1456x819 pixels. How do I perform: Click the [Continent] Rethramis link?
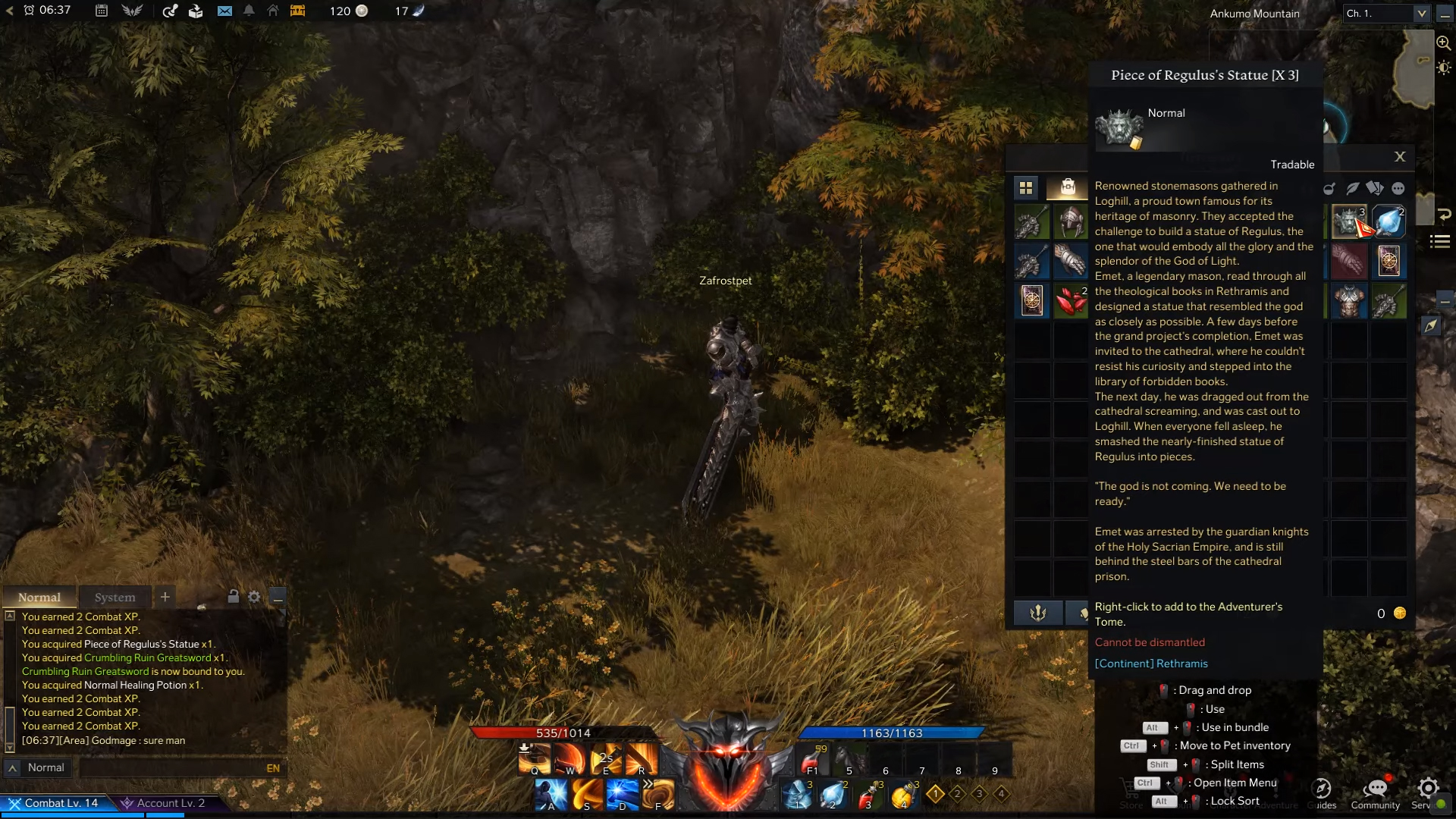1151,663
